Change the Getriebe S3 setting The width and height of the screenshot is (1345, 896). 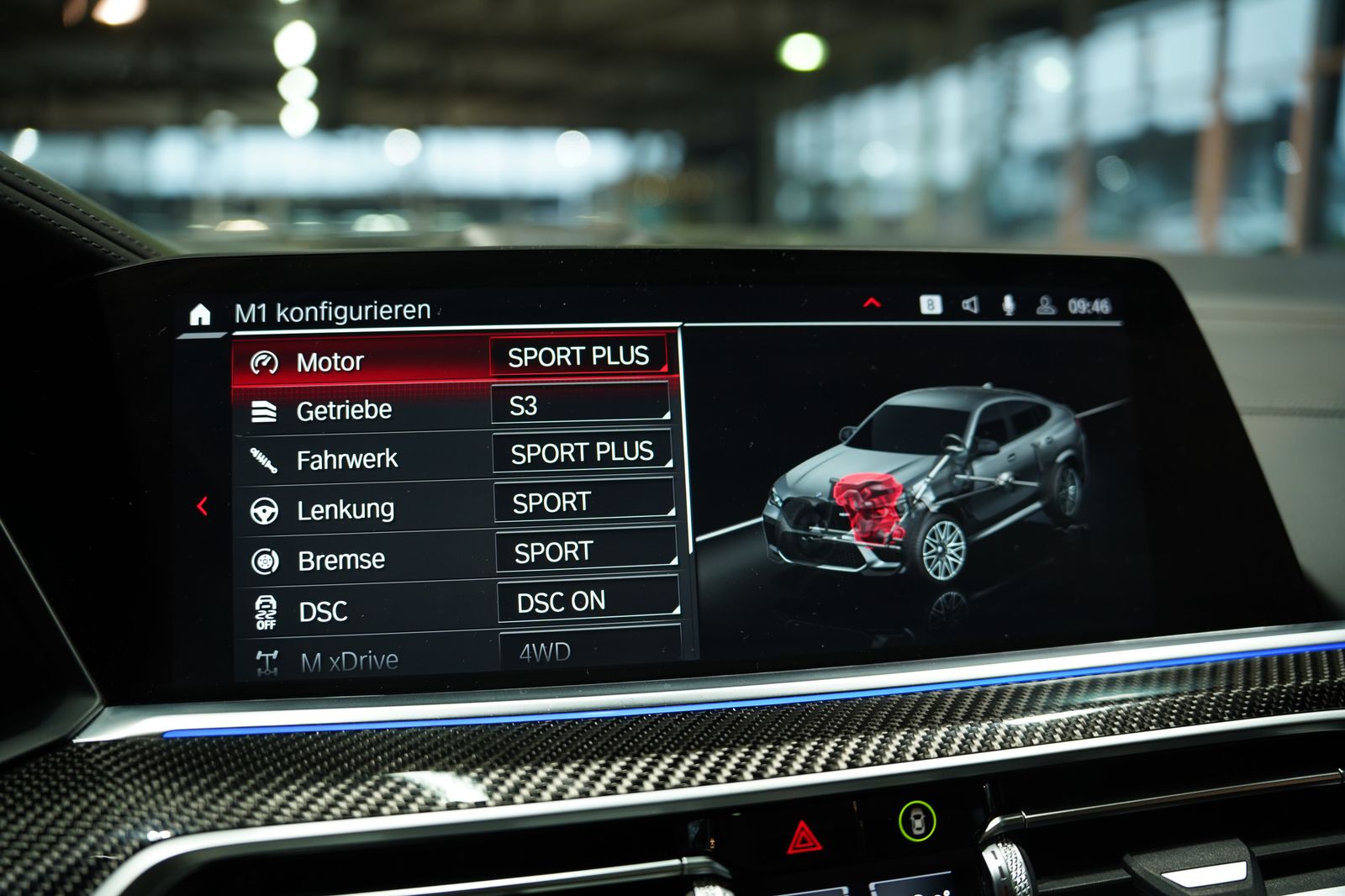click(580, 405)
